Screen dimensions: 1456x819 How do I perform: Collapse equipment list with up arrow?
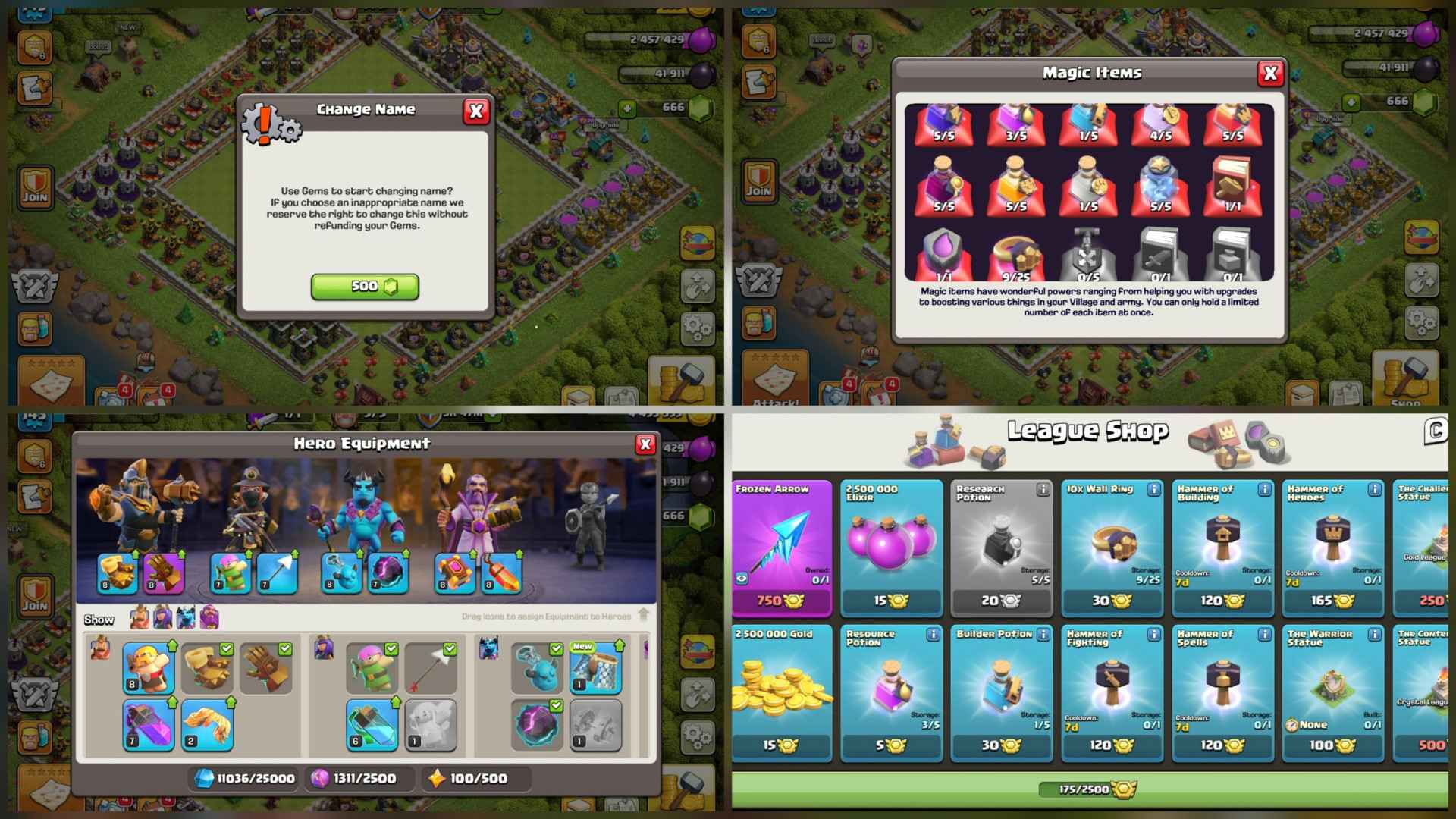(x=643, y=613)
